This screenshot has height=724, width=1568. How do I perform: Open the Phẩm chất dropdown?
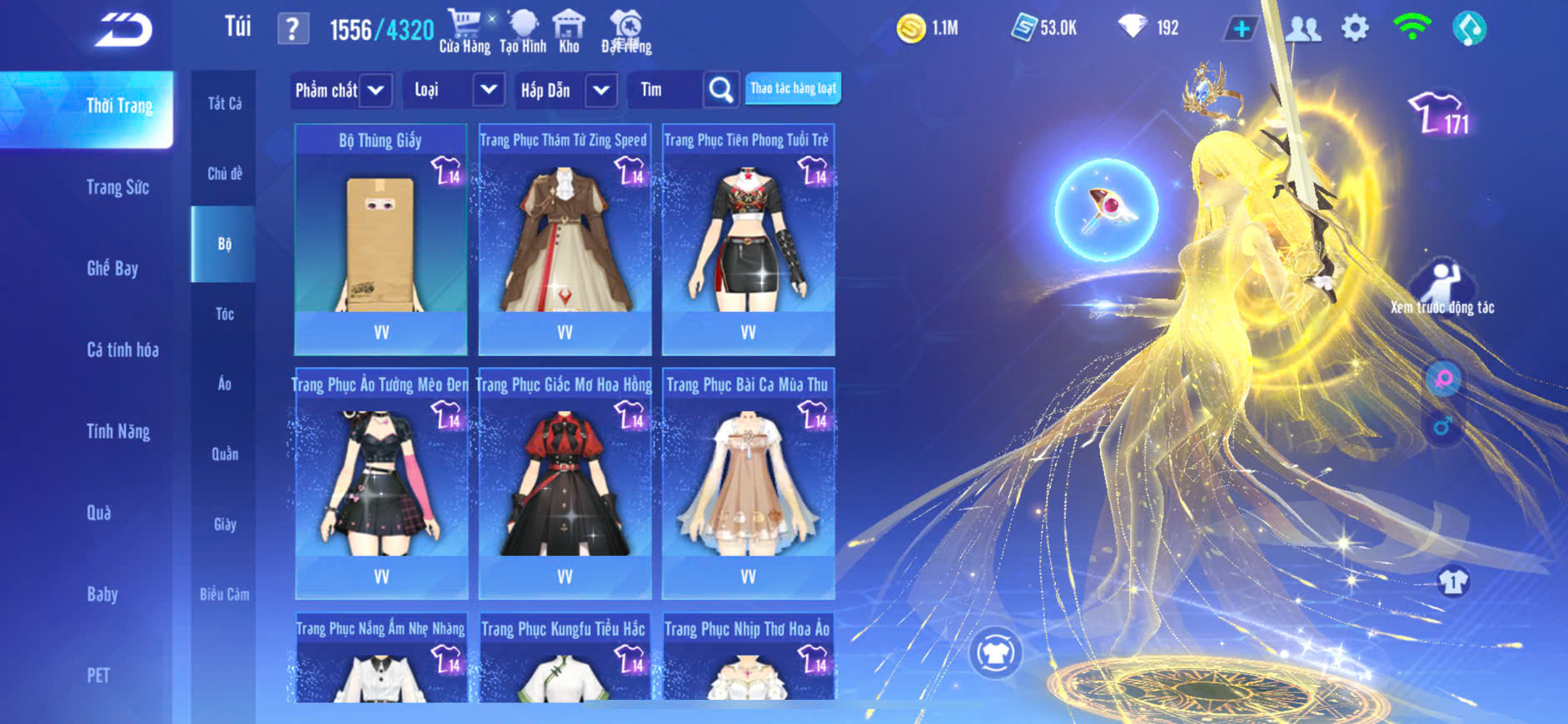[x=340, y=90]
